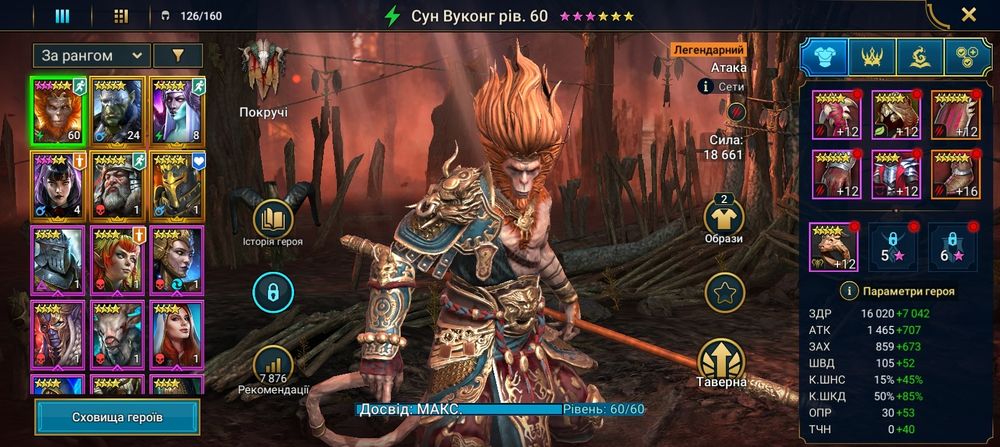Switch to the three-column view icon
1000x447 pixels.
pos(62,16)
